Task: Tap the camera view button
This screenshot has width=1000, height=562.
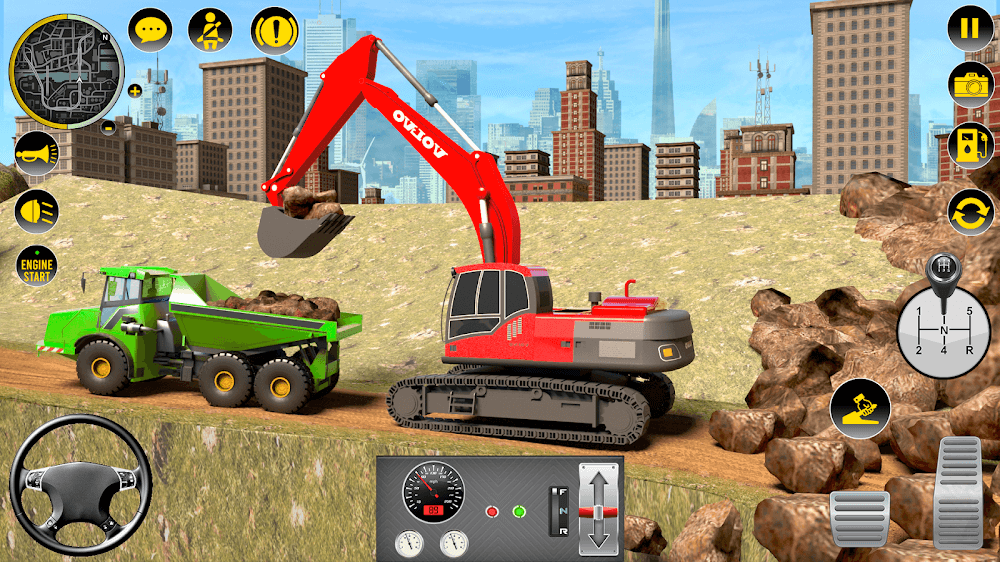Action: (970, 85)
